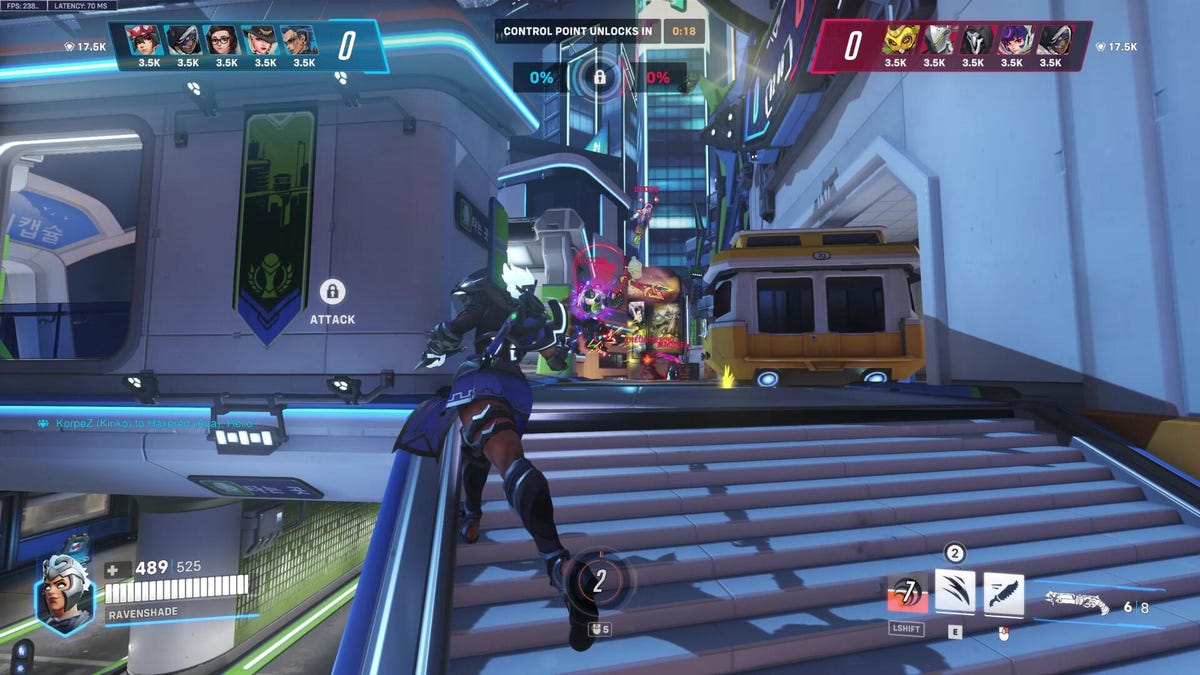Activate the claw slash ability
Screen dimensions: 1200x675
pyautogui.click(x=954, y=592)
